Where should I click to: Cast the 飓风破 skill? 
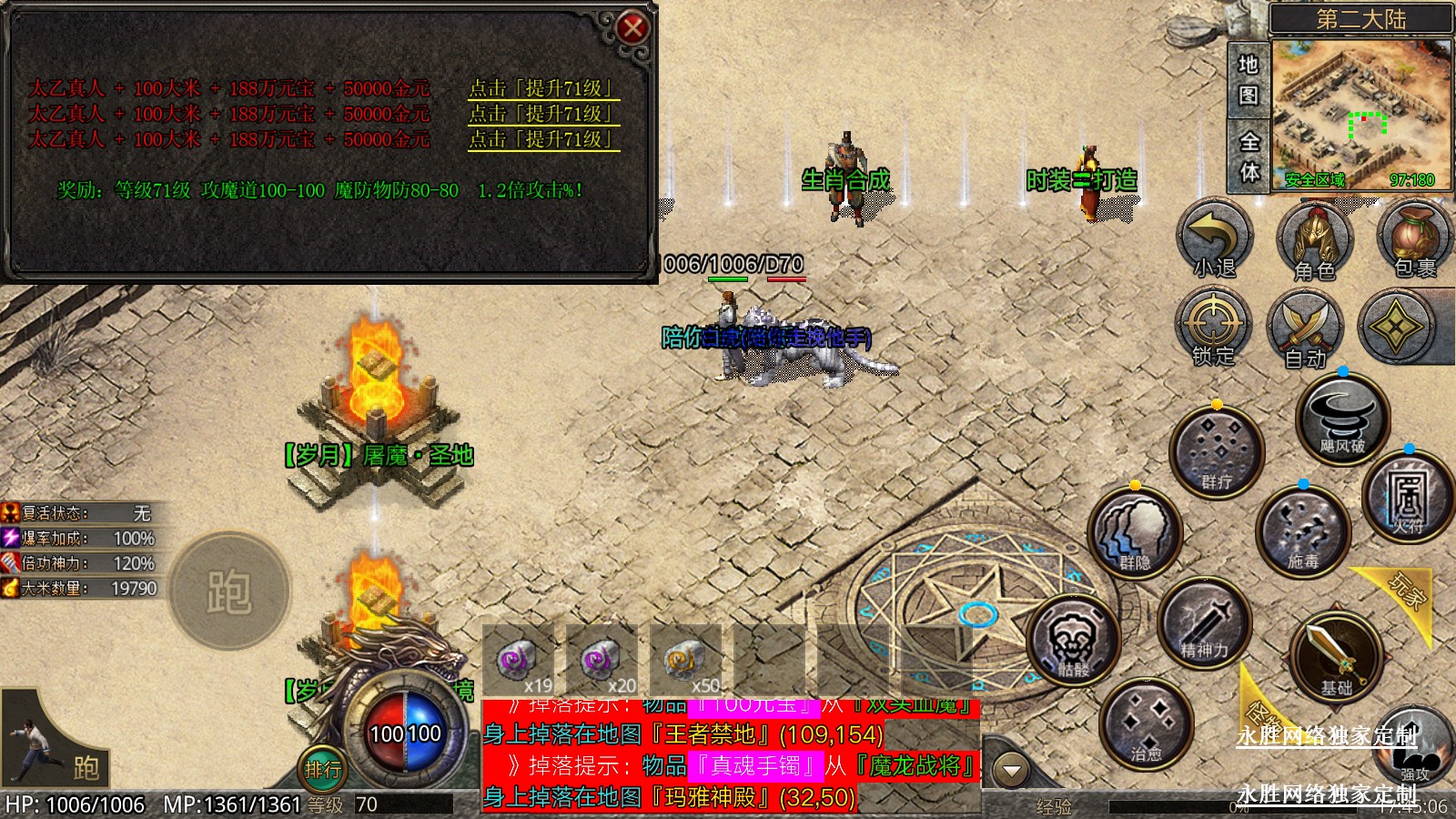[x=1342, y=419]
